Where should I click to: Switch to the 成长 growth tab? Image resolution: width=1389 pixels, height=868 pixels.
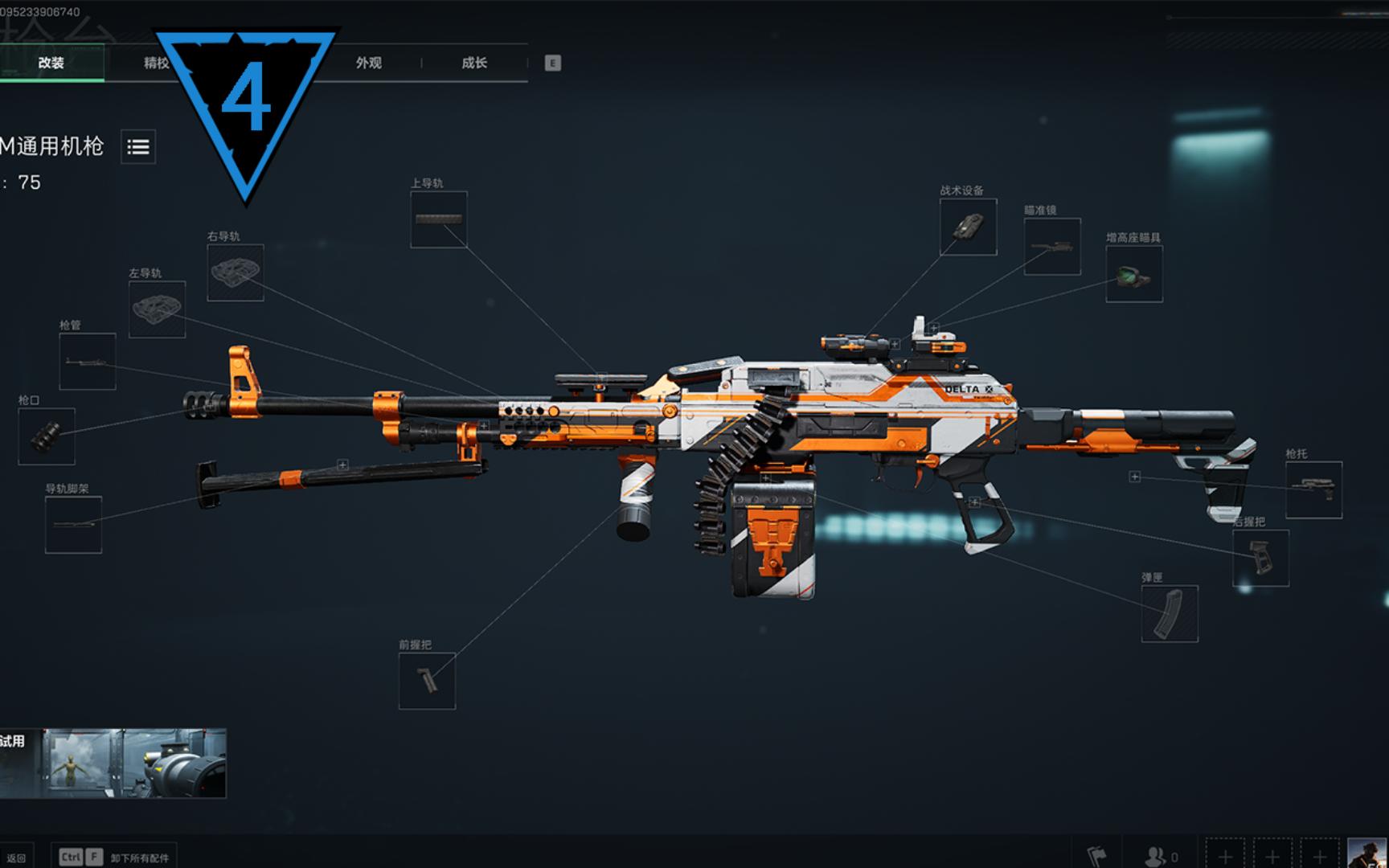474,63
